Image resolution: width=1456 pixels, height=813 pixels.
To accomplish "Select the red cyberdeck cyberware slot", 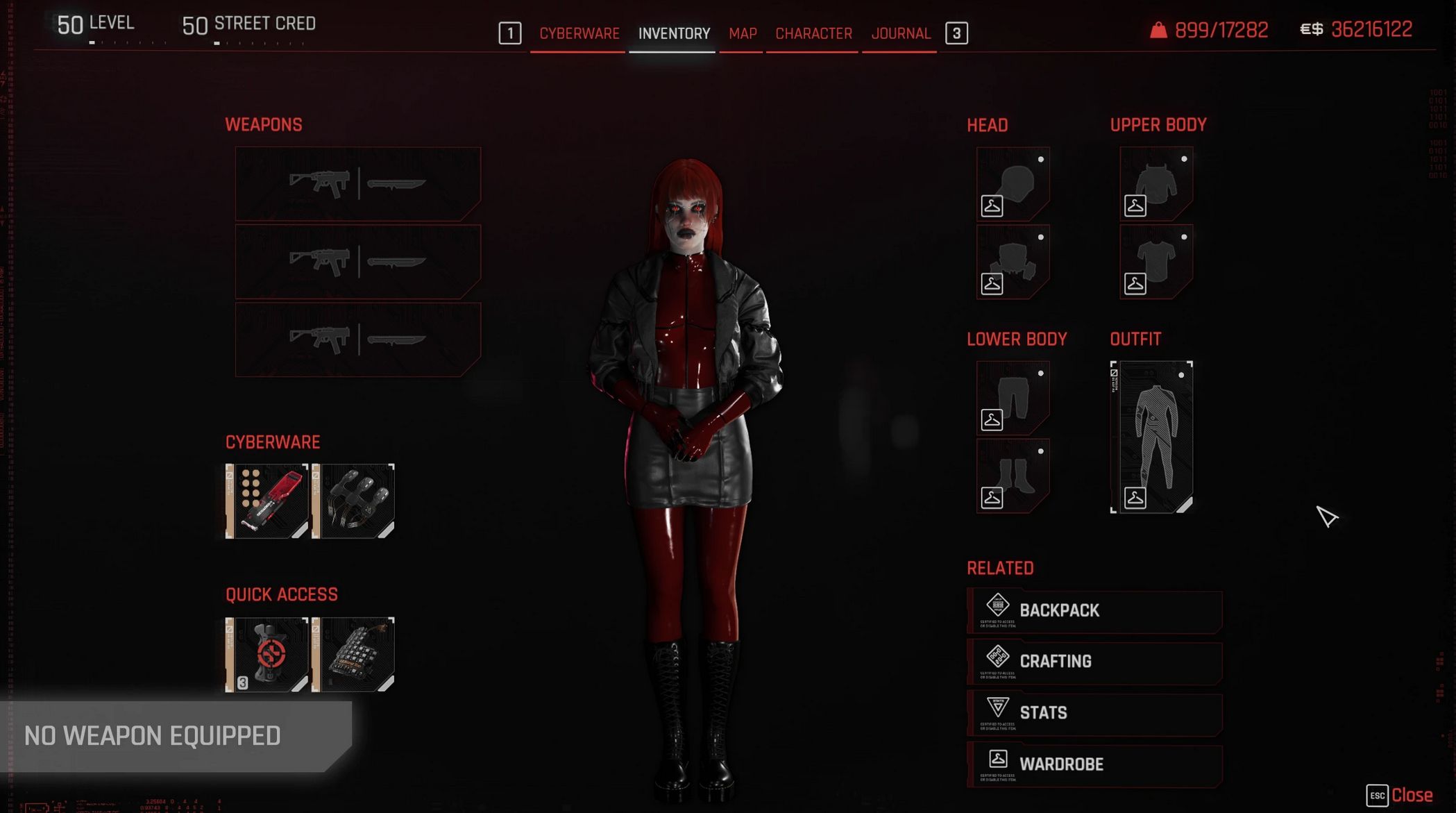I will tap(267, 501).
